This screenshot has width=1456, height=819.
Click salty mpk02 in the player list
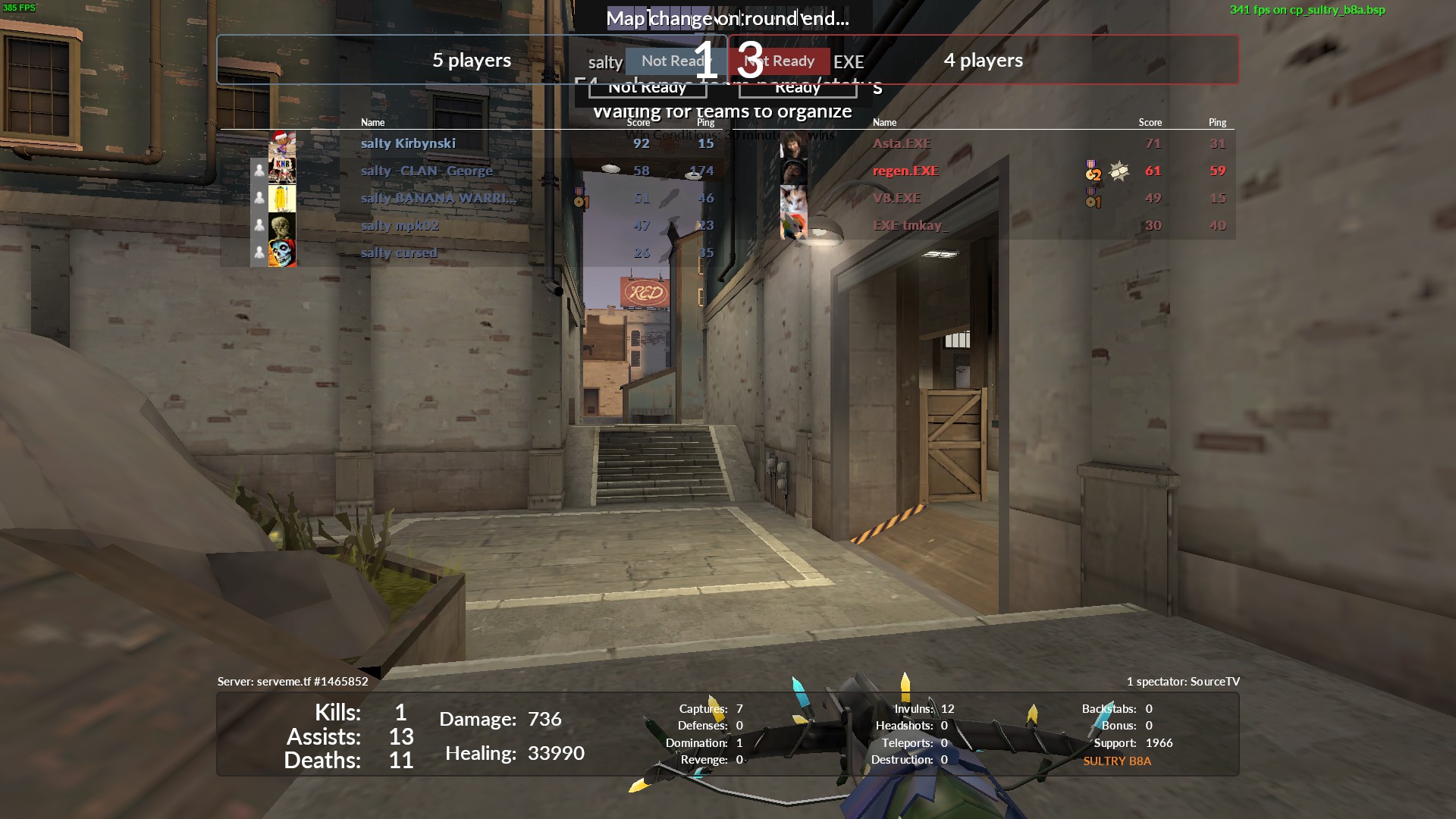point(400,225)
